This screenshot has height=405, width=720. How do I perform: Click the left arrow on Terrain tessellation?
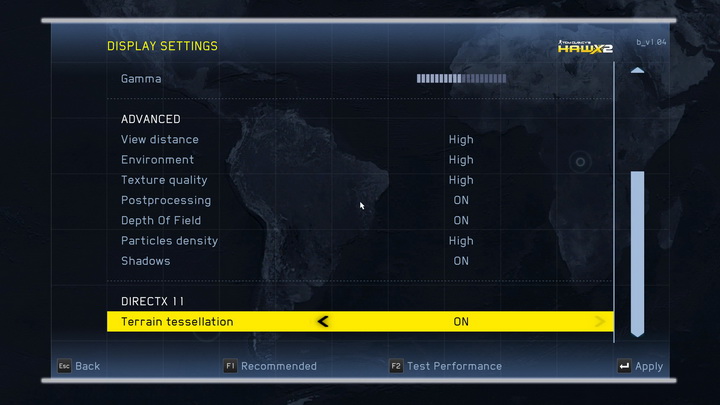[x=322, y=322]
